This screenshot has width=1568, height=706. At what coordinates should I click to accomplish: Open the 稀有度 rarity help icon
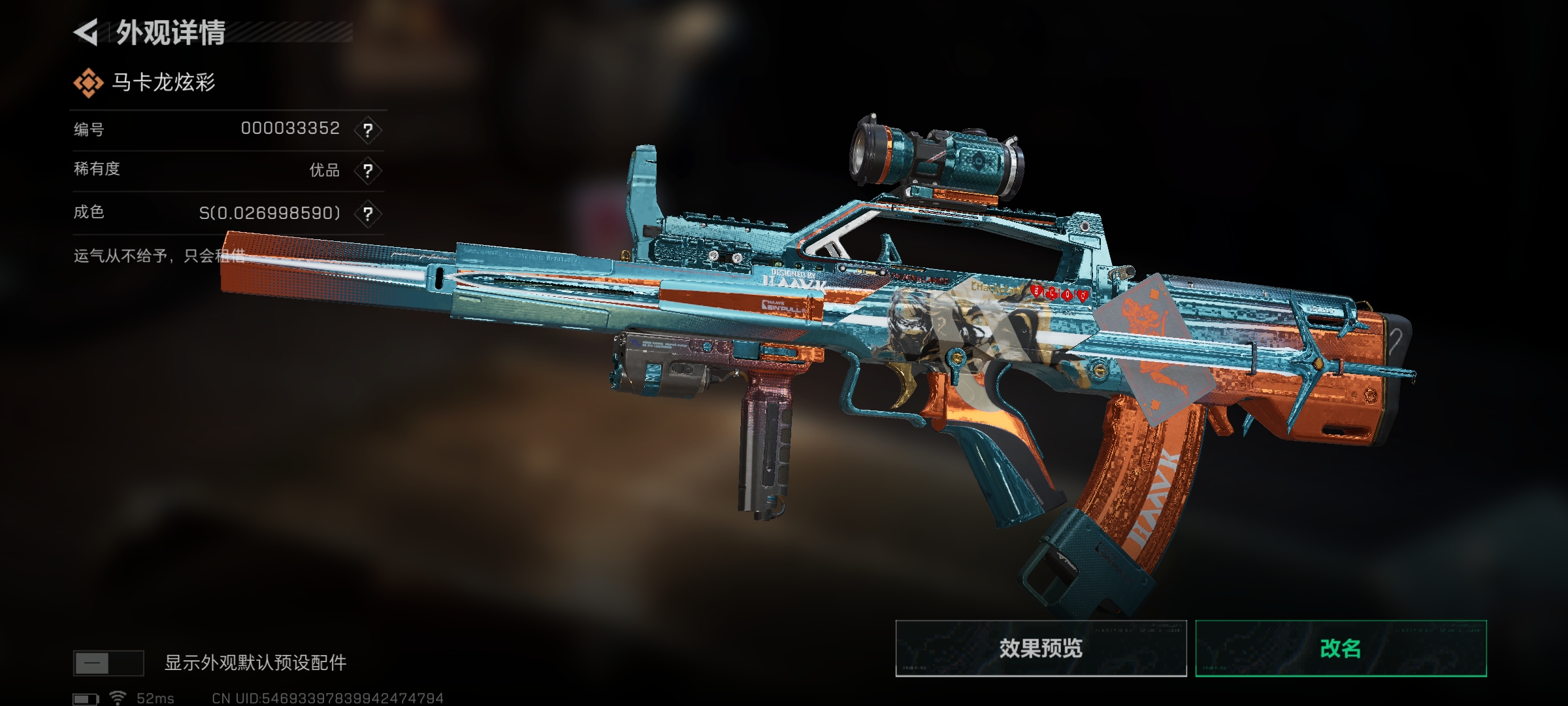coord(368,171)
